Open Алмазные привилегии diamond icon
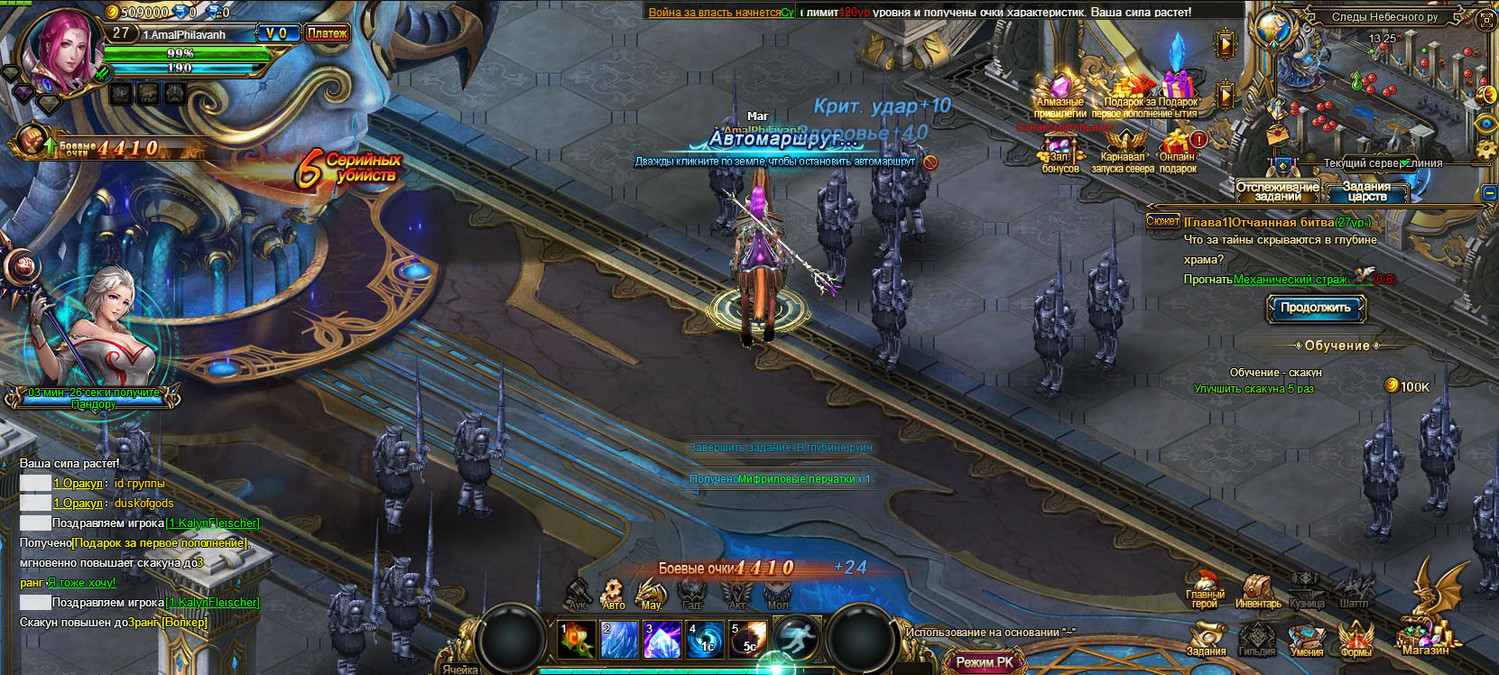1499x675 pixels. tap(1059, 88)
